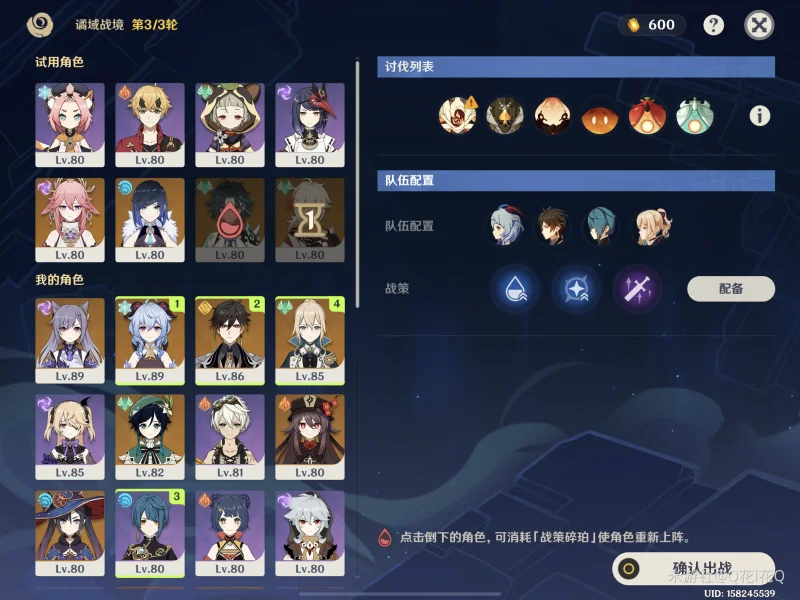This screenshot has height=600, width=800.
Task: Open the question mark help button
Action: (x=713, y=25)
